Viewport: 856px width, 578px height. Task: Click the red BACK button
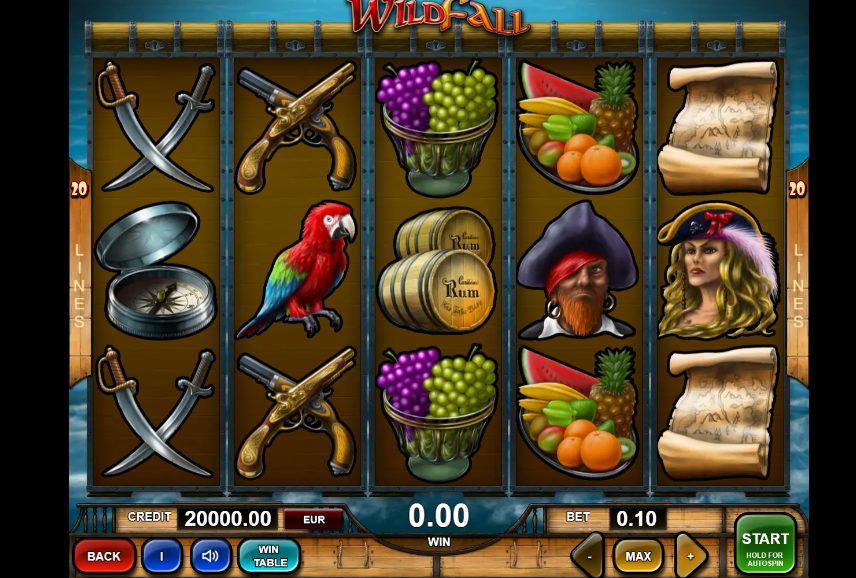(x=103, y=556)
